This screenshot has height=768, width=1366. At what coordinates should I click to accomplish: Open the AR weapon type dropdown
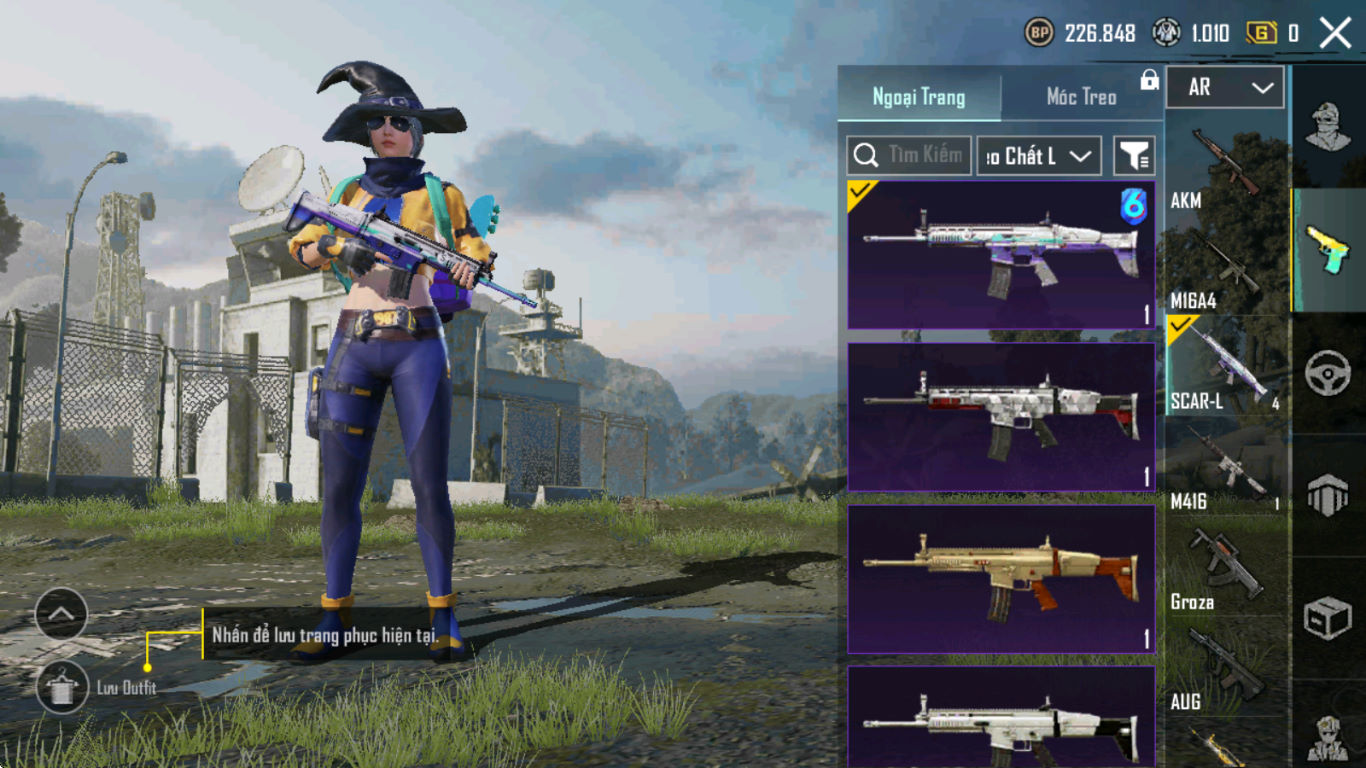coord(1225,88)
